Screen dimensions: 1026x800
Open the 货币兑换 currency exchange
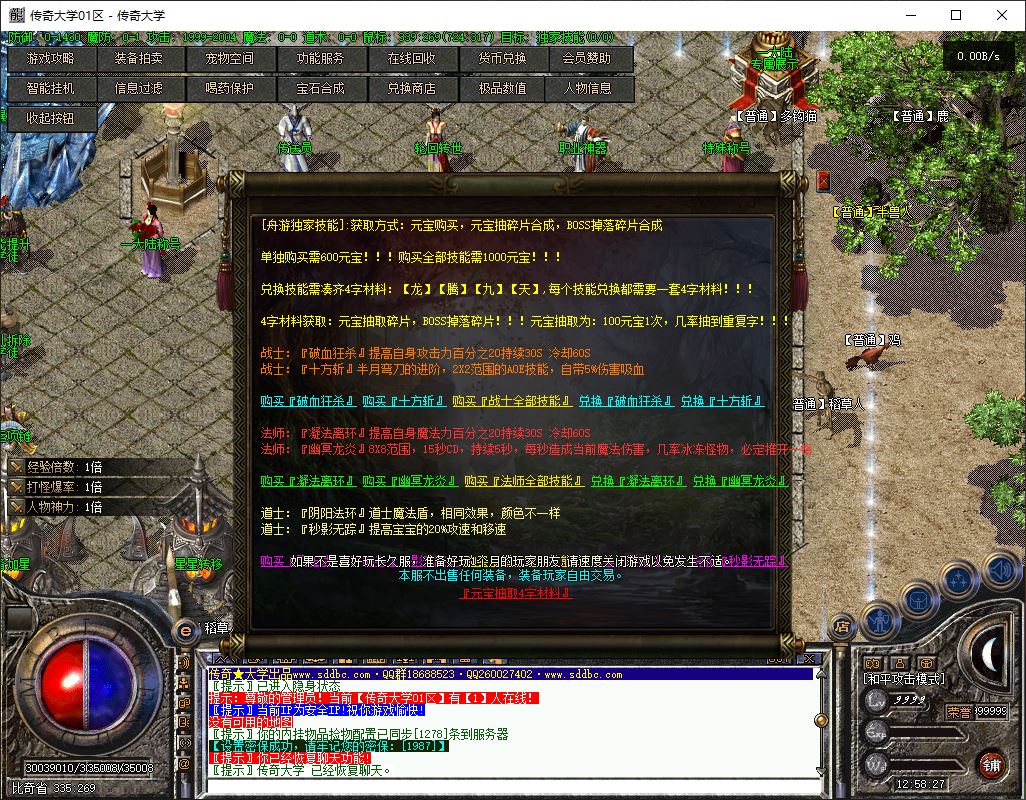tap(502, 59)
